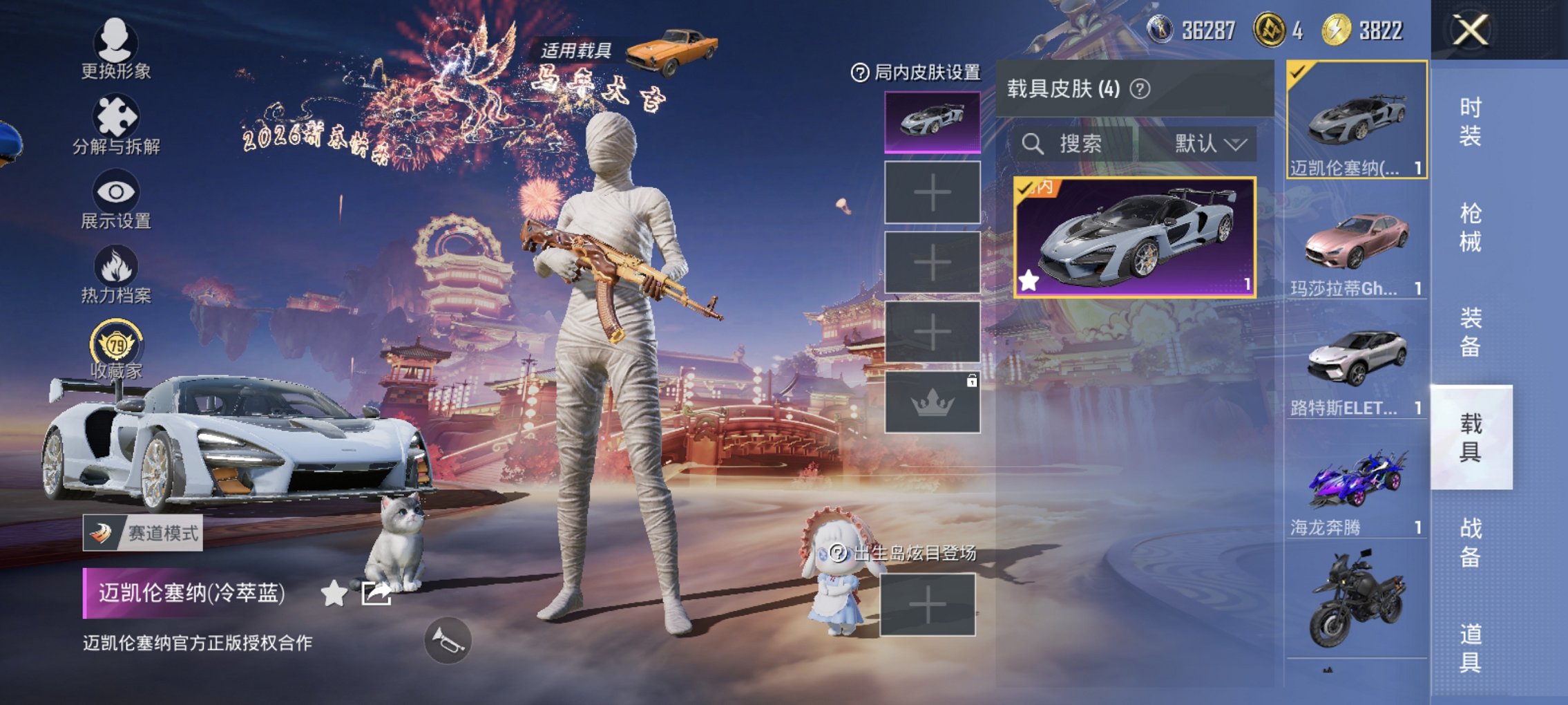1568x705 pixels.
Task: Click the empty plus slot under 出生岛炫目登场
Action: pyautogui.click(x=929, y=605)
